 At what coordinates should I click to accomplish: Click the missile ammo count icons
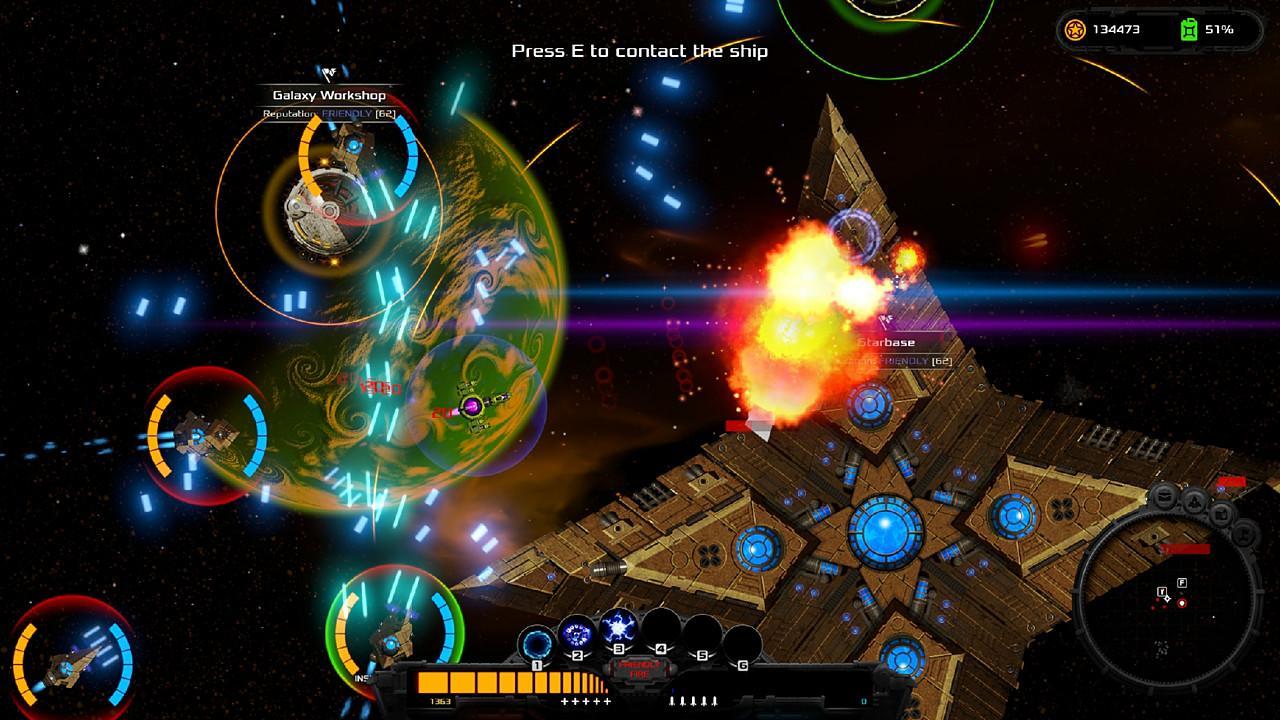pos(694,701)
